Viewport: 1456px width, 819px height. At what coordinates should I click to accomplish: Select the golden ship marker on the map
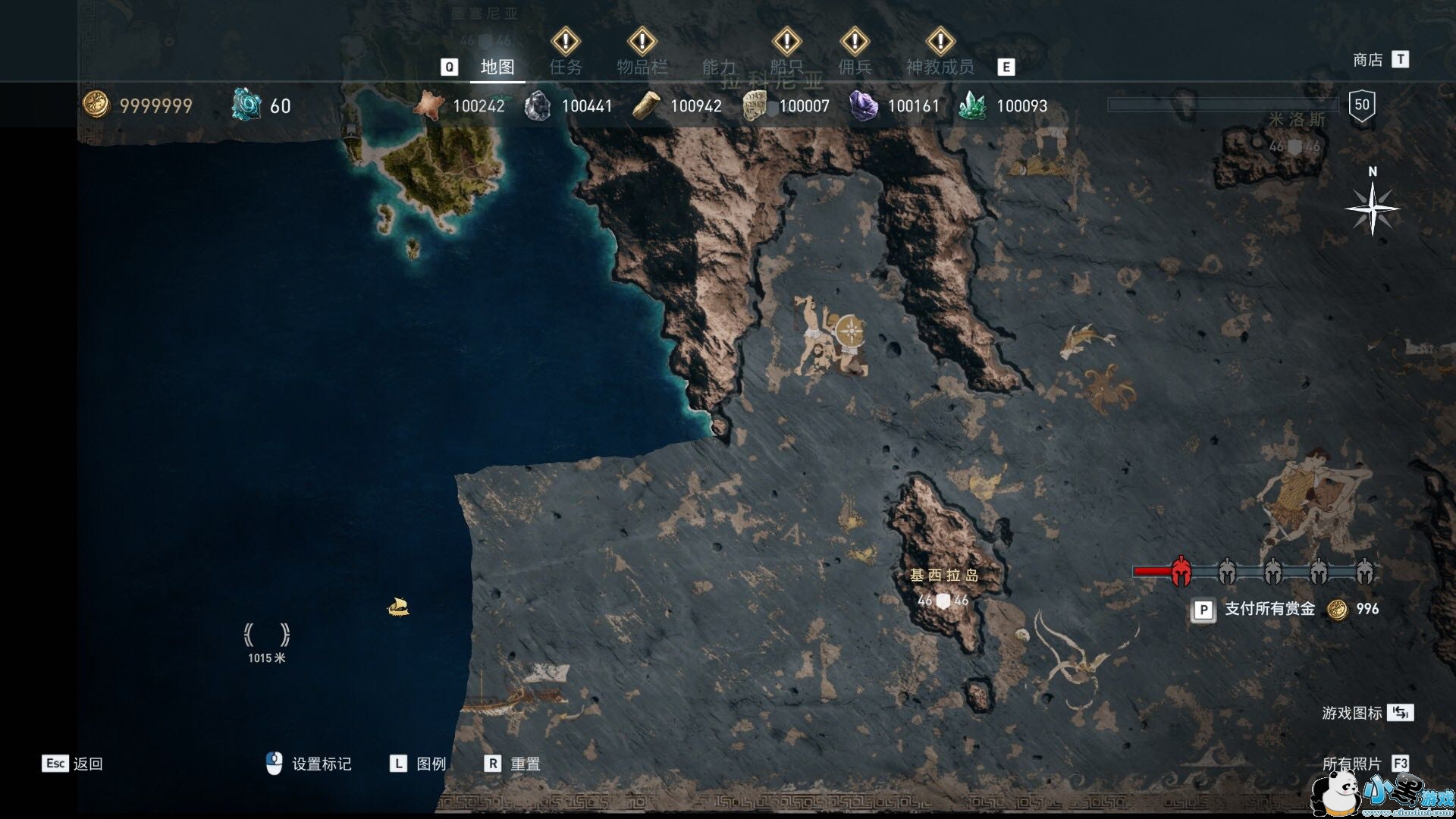pos(399,607)
